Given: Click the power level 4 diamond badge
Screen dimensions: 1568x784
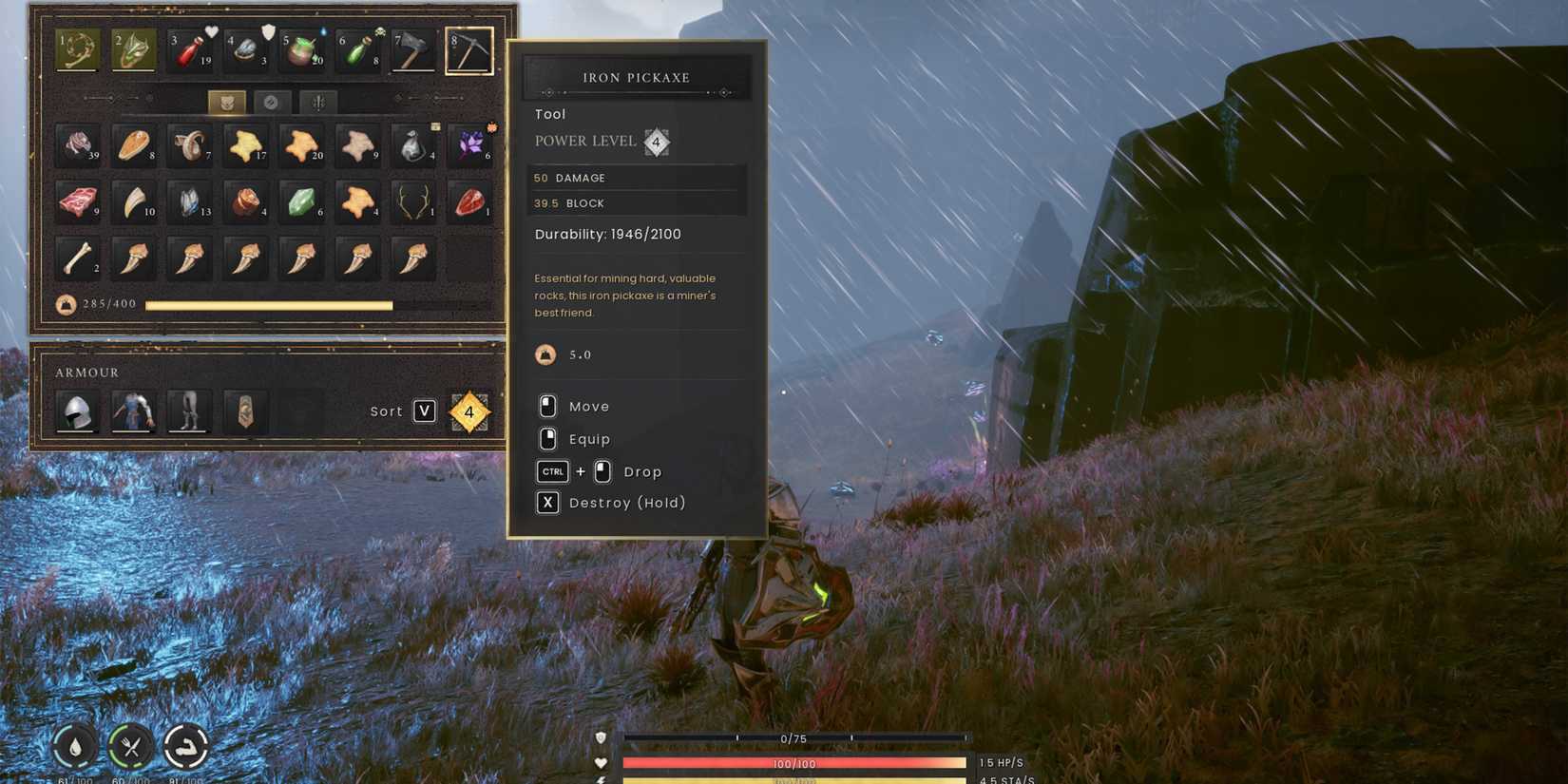Looking at the screenshot, I should [656, 142].
